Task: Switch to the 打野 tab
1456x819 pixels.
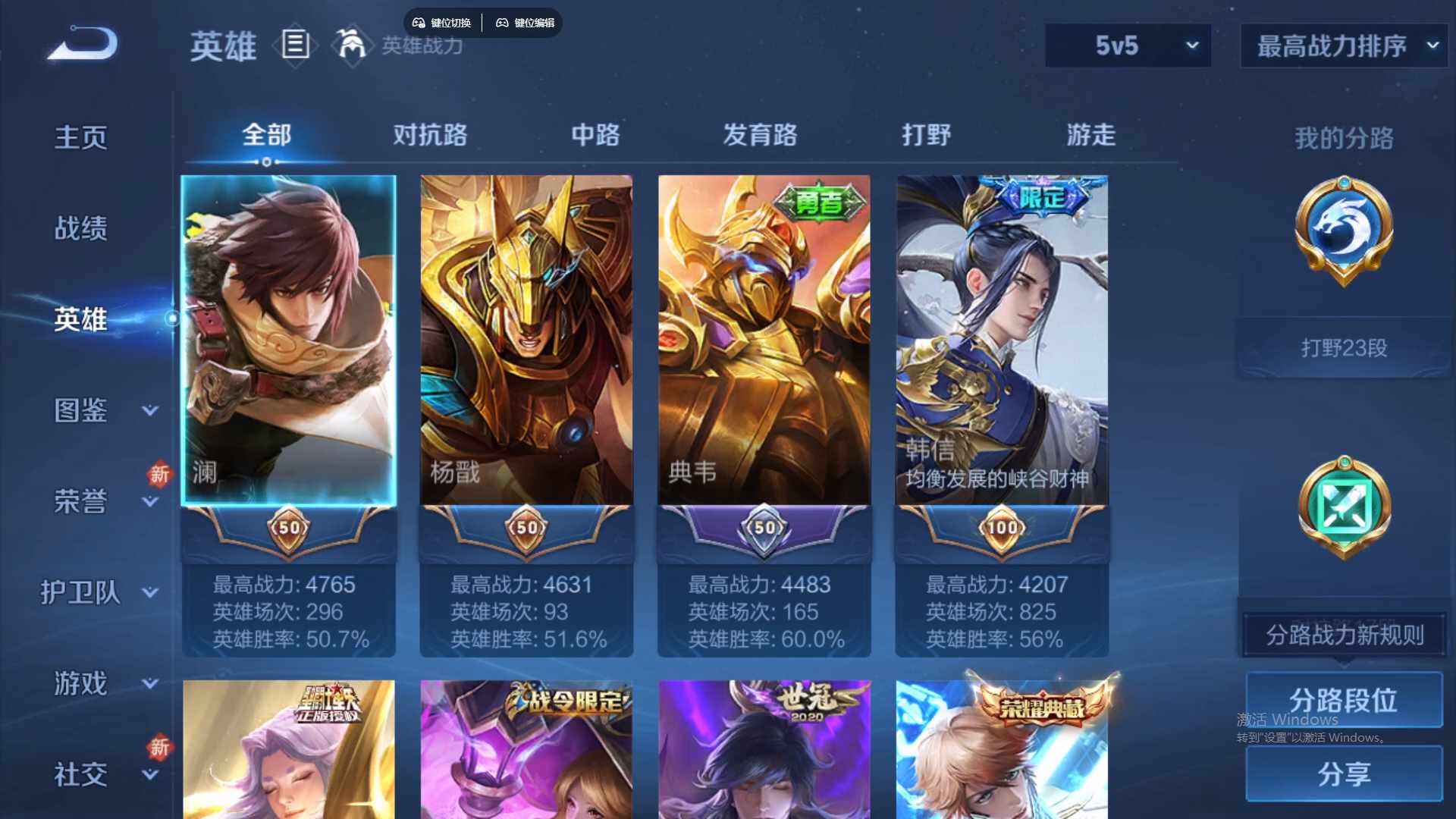Action: coord(927,136)
